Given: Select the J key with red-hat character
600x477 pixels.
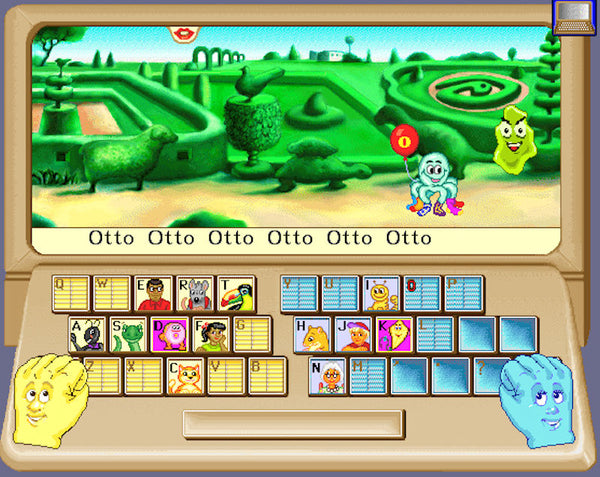Looking at the screenshot, I should 354,335.
